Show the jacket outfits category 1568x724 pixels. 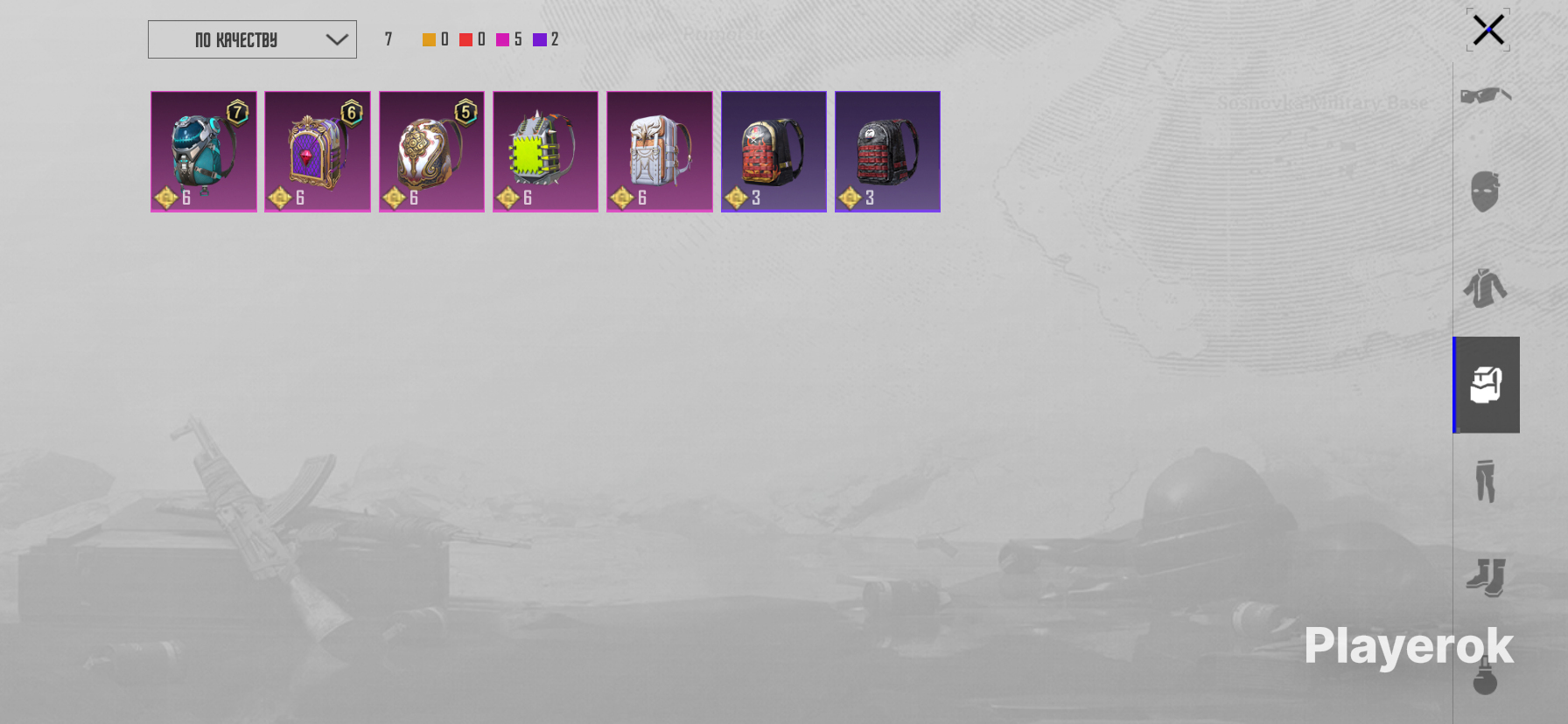point(1486,288)
